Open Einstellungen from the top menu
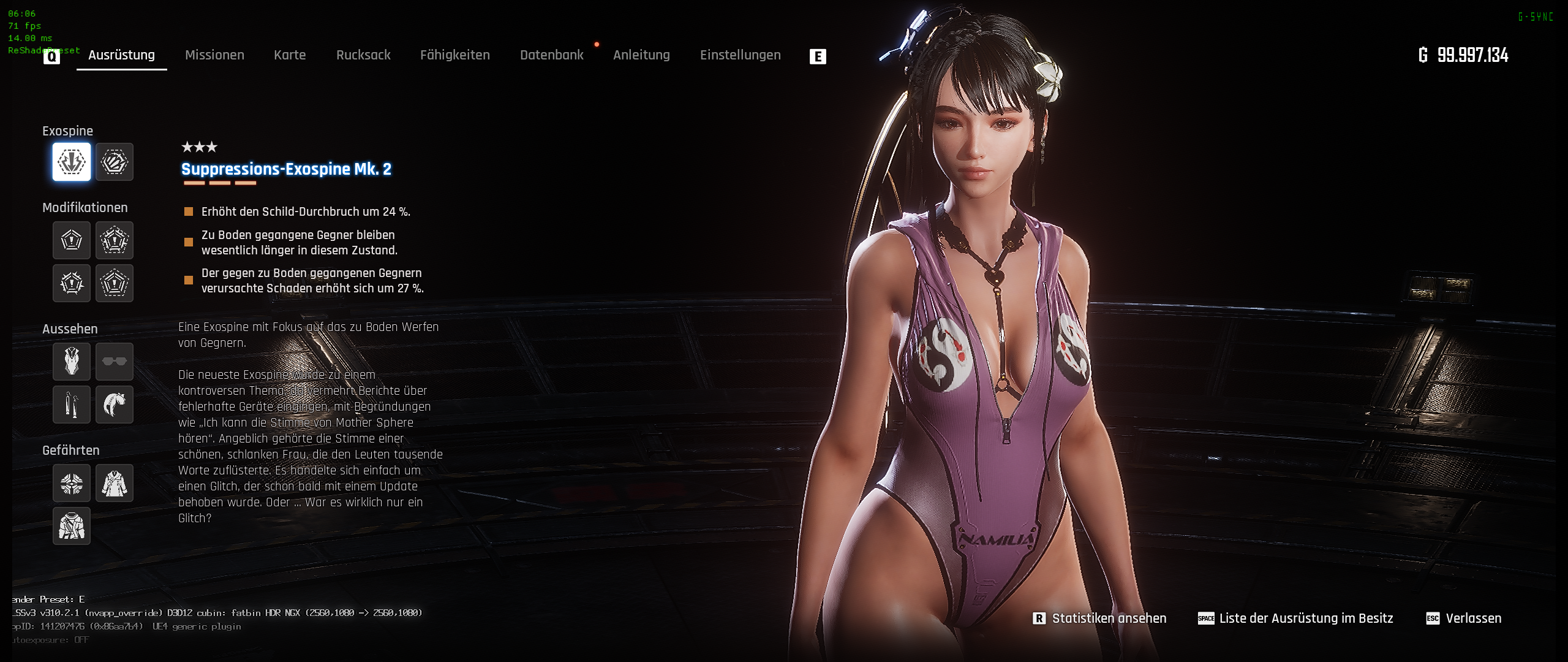Screen dimensions: 1568x662 [x=740, y=55]
